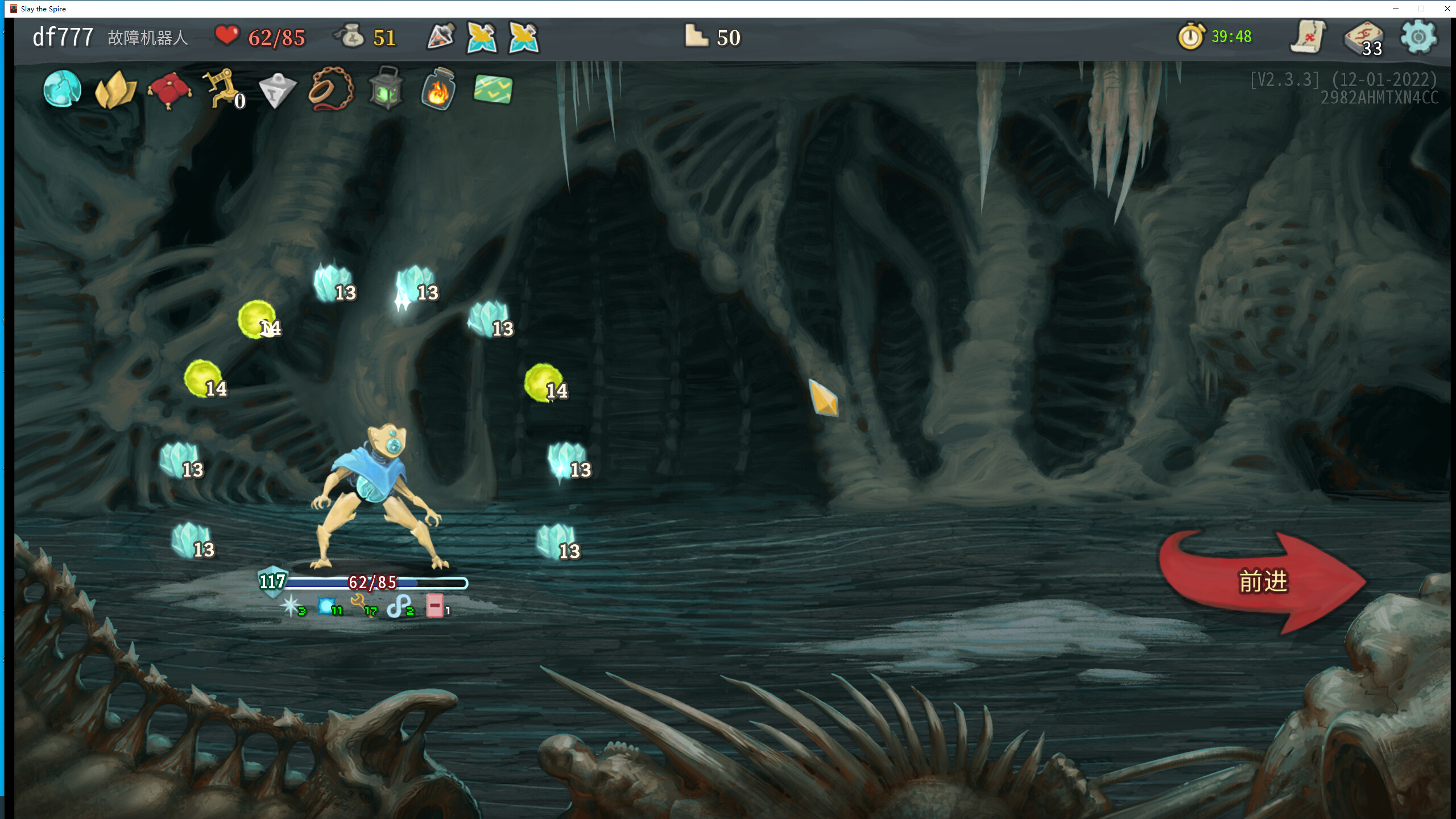
Task: Minimize the Slay the Spire window
Action: 1395,9
